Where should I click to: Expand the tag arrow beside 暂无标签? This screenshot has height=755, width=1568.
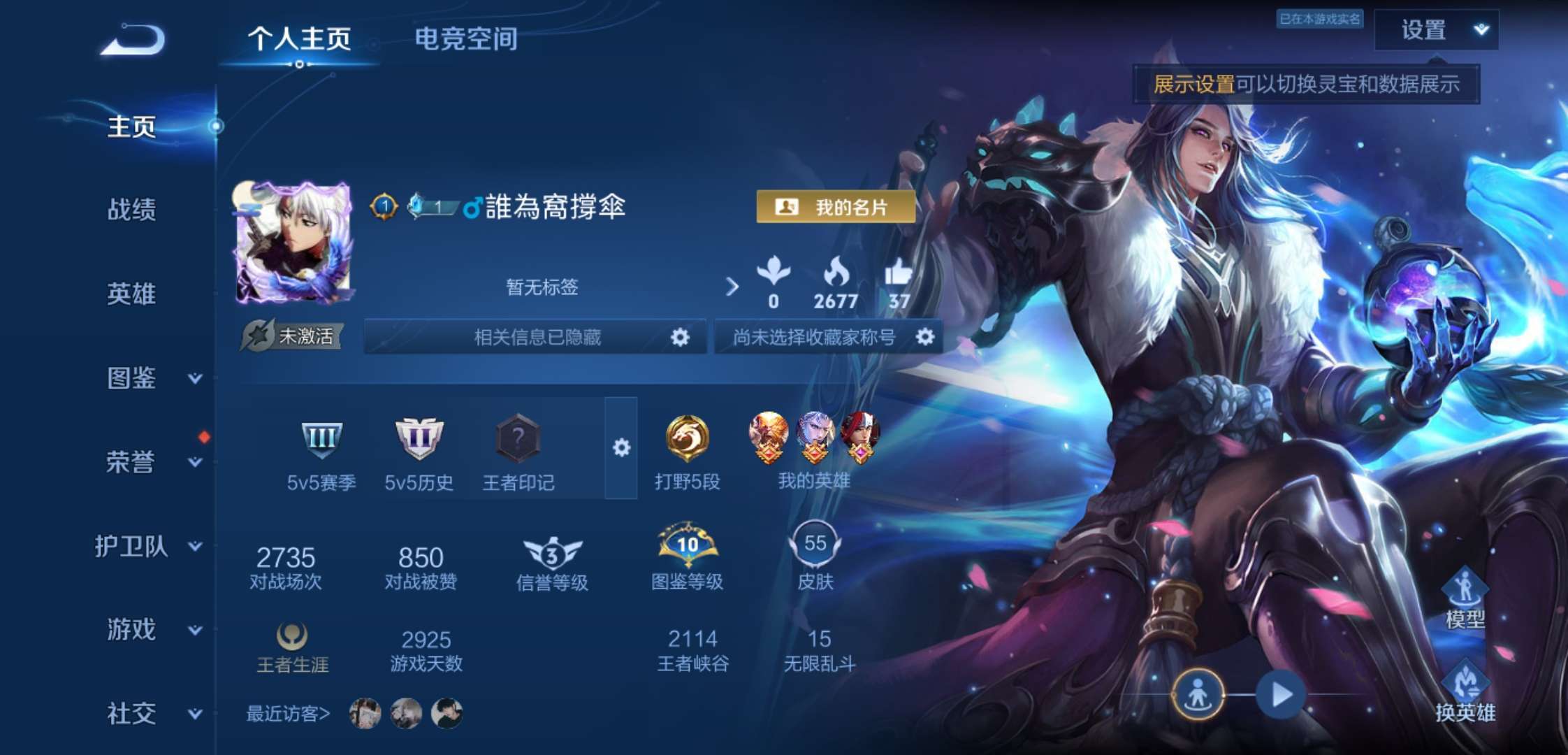pyautogui.click(x=732, y=285)
